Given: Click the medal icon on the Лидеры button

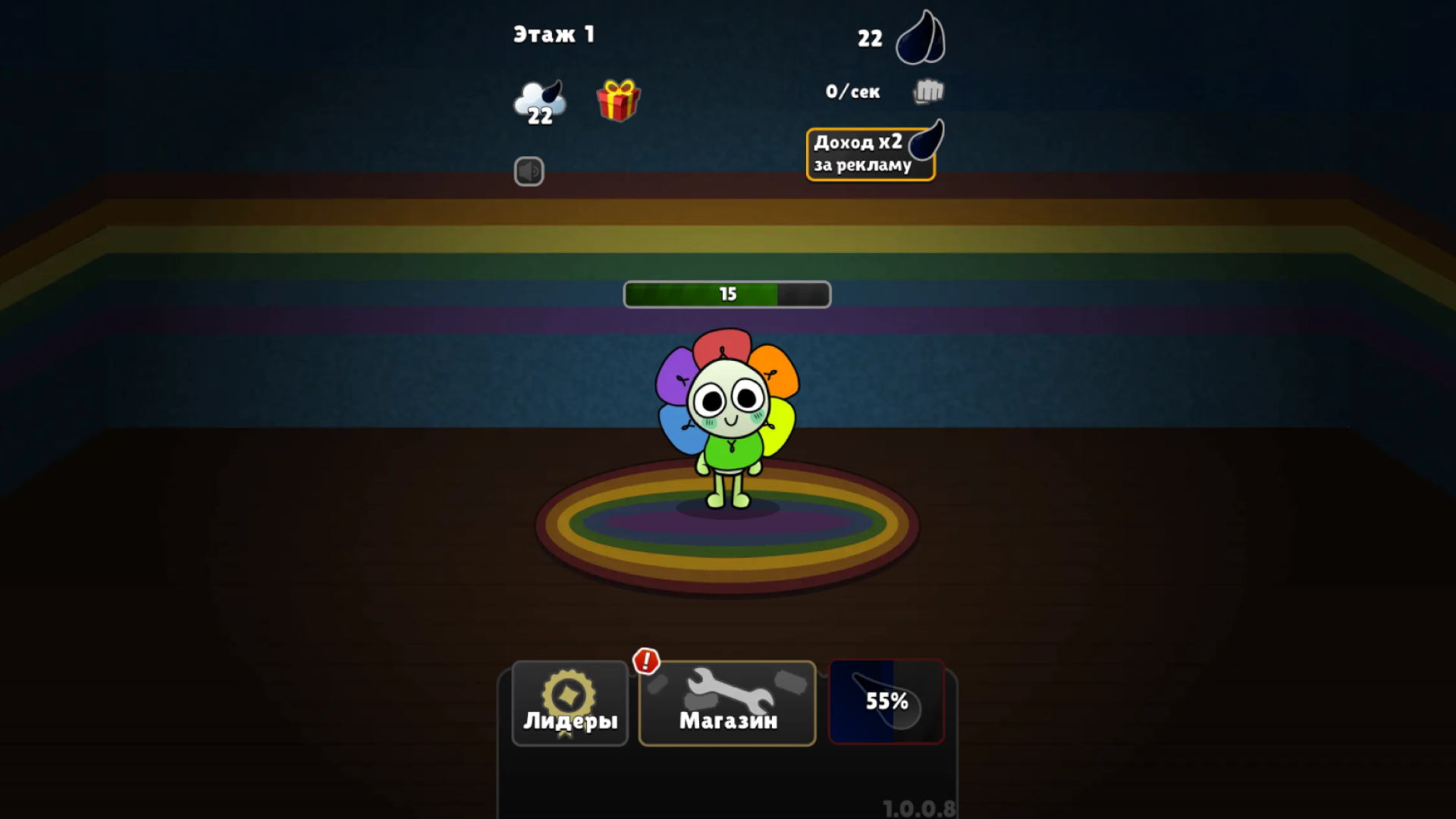Looking at the screenshot, I should (x=570, y=692).
